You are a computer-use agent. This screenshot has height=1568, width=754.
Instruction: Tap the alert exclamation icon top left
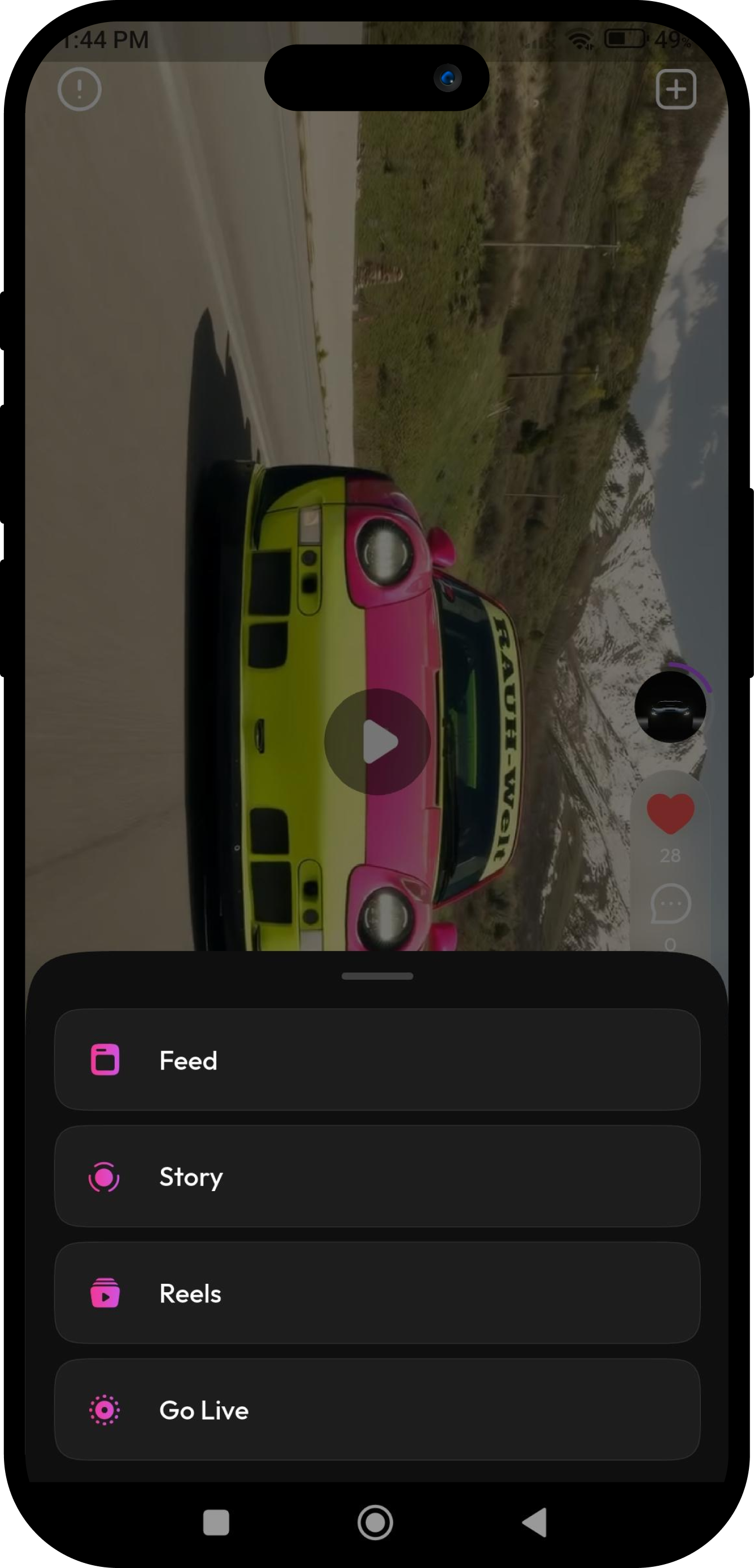tap(79, 89)
